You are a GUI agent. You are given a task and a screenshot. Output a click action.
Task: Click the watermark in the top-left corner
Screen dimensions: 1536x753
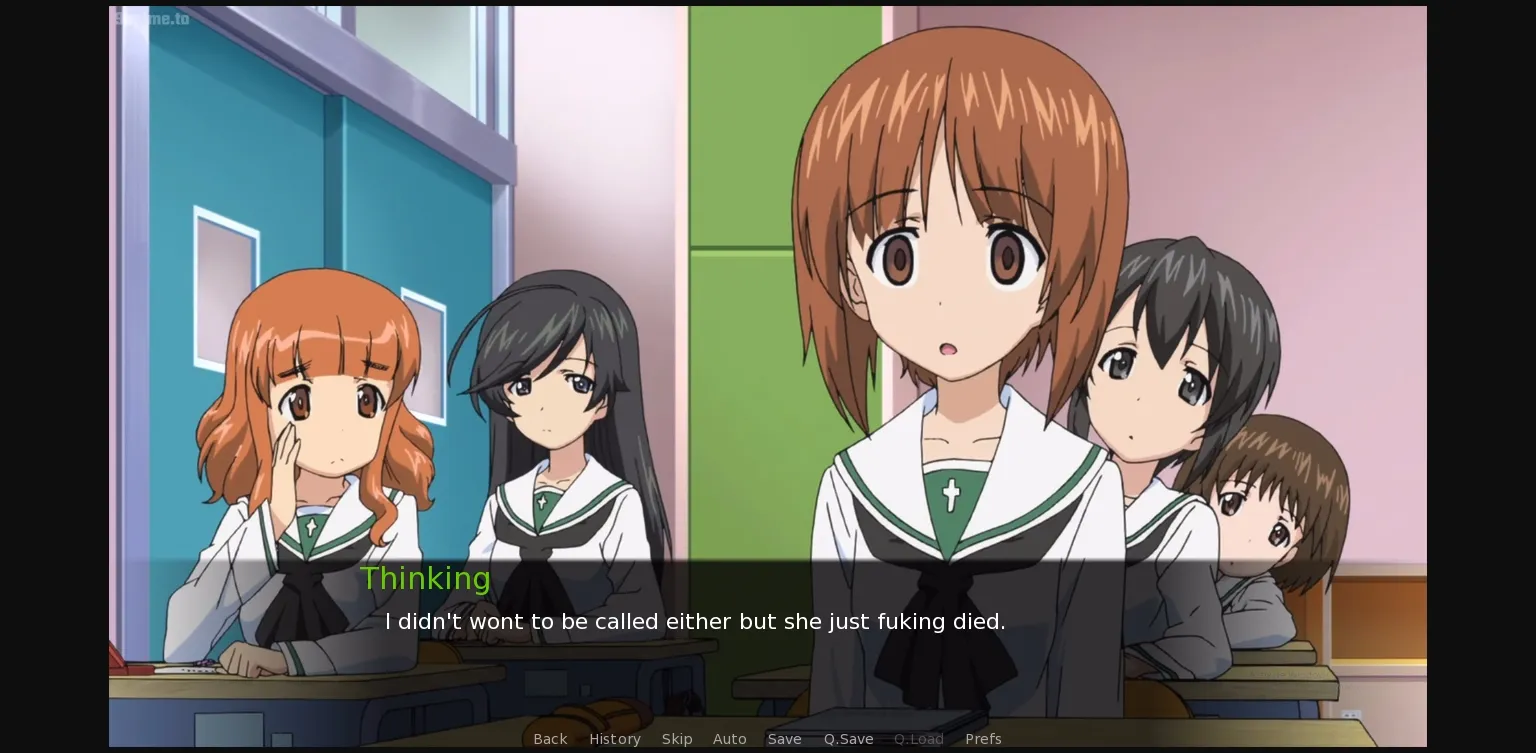[152, 19]
